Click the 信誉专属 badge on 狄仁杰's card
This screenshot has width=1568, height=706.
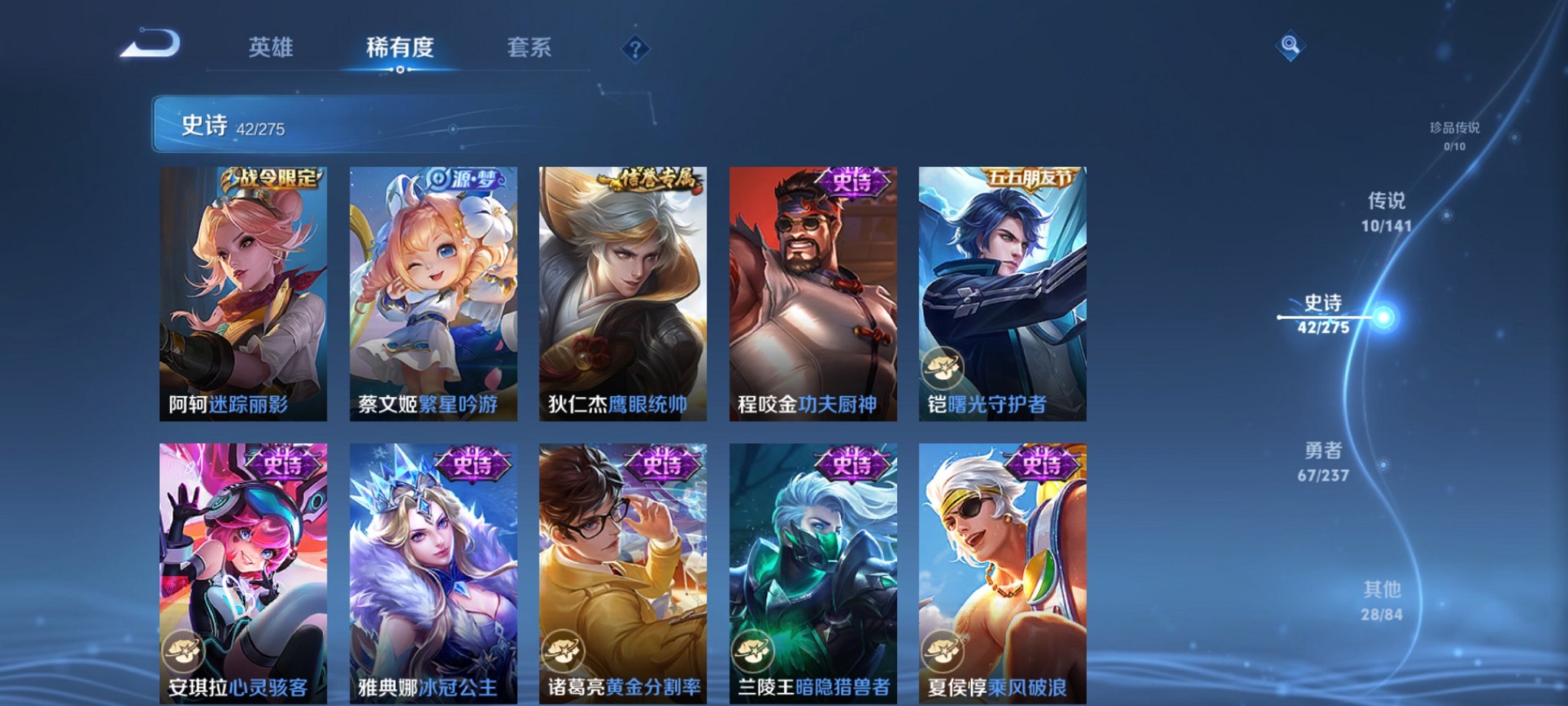click(656, 177)
